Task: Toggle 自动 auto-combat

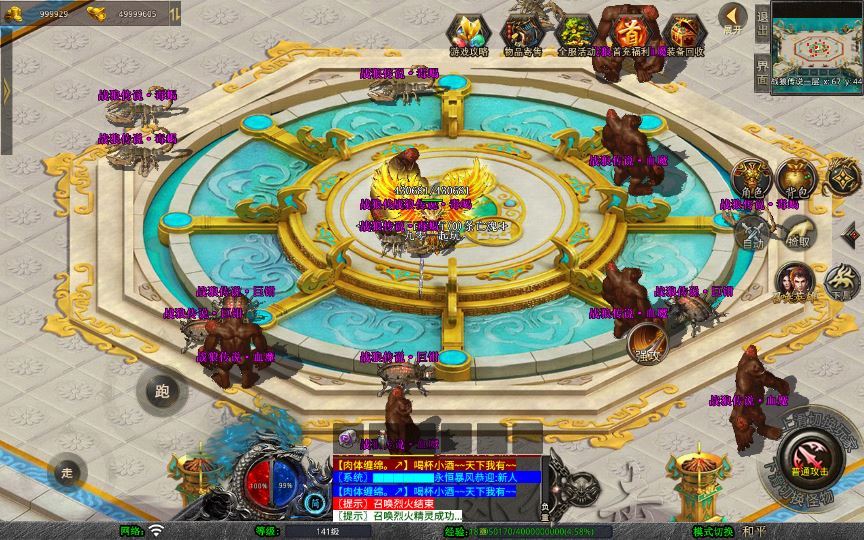Action: (751, 234)
